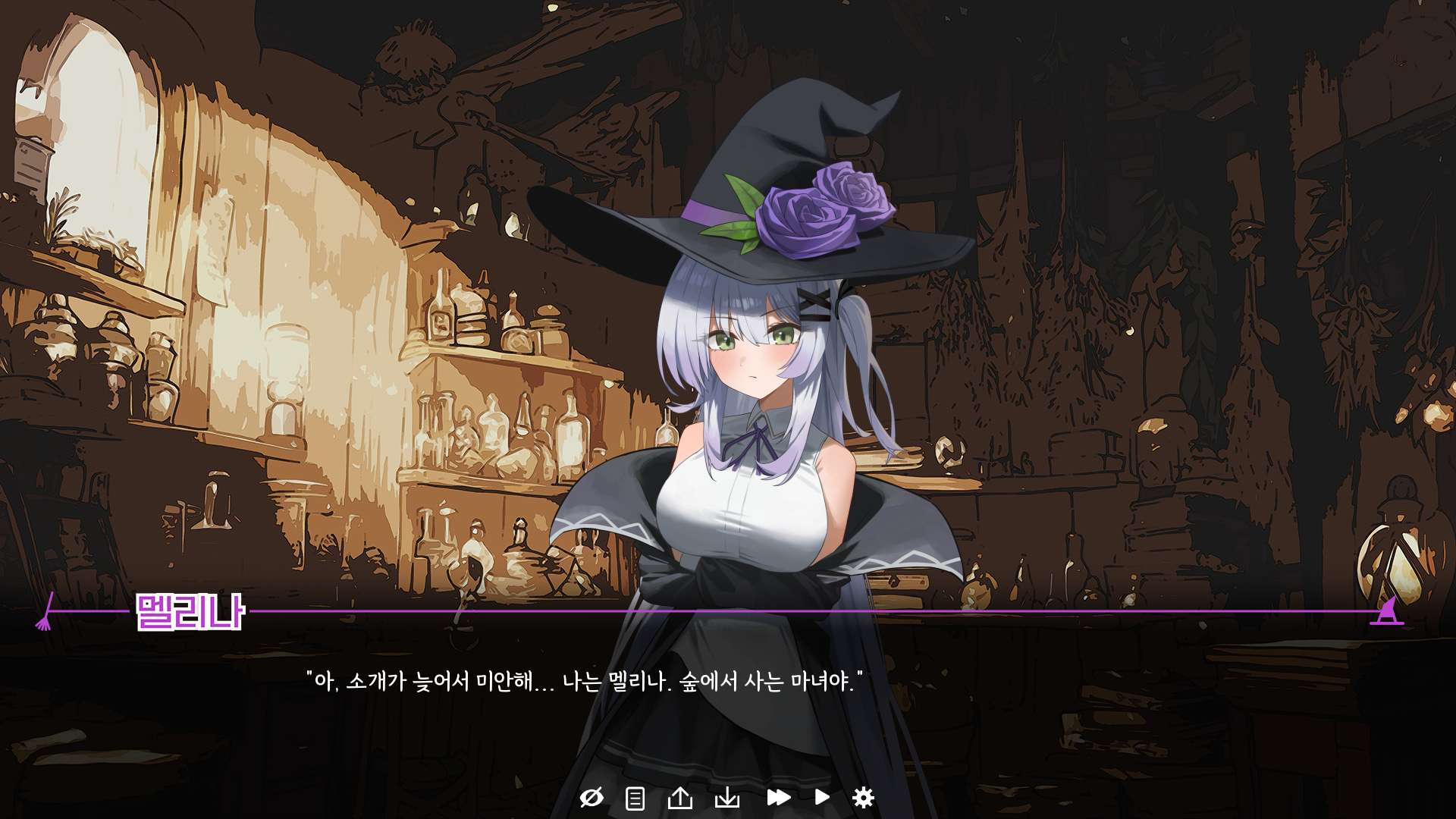1456x819 pixels.
Task: Save the game with the upload icon
Action: [x=682, y=798]
